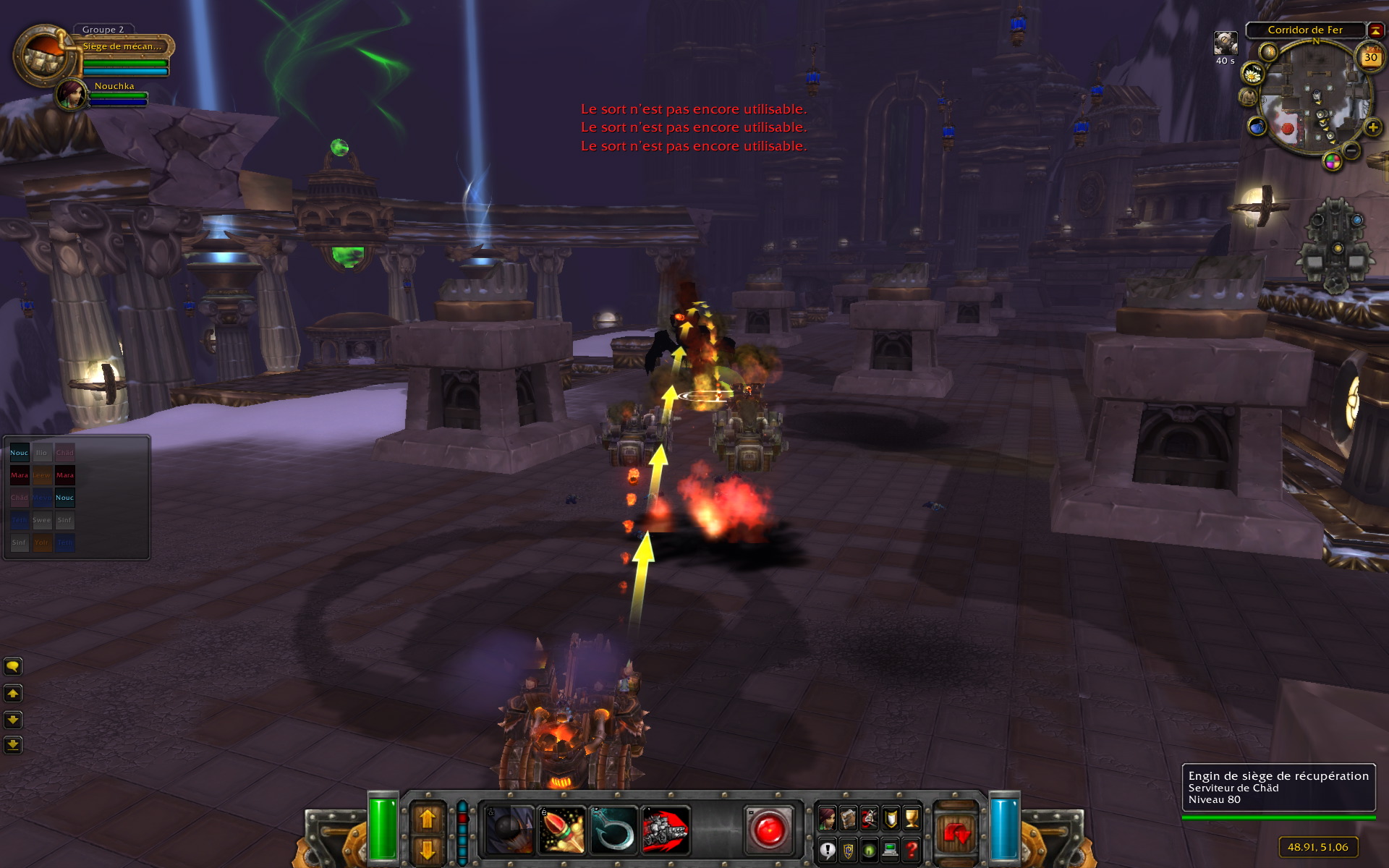This screenshot has width=1389, height=868.
Task: Click the big red round button
Action: pyautogui.click(x=768, y=829)
